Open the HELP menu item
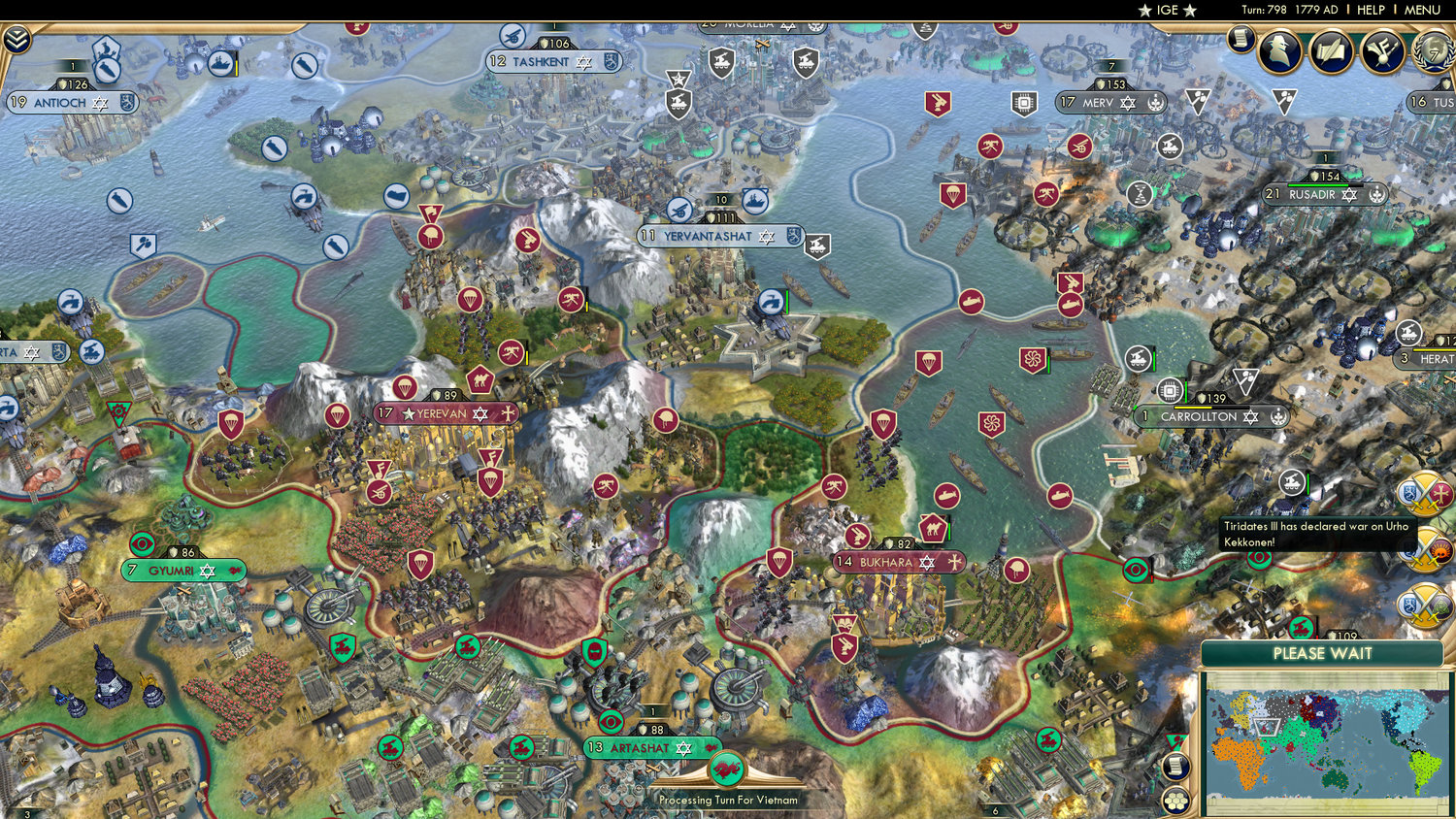1456x819 pixels. (1372, 10)
